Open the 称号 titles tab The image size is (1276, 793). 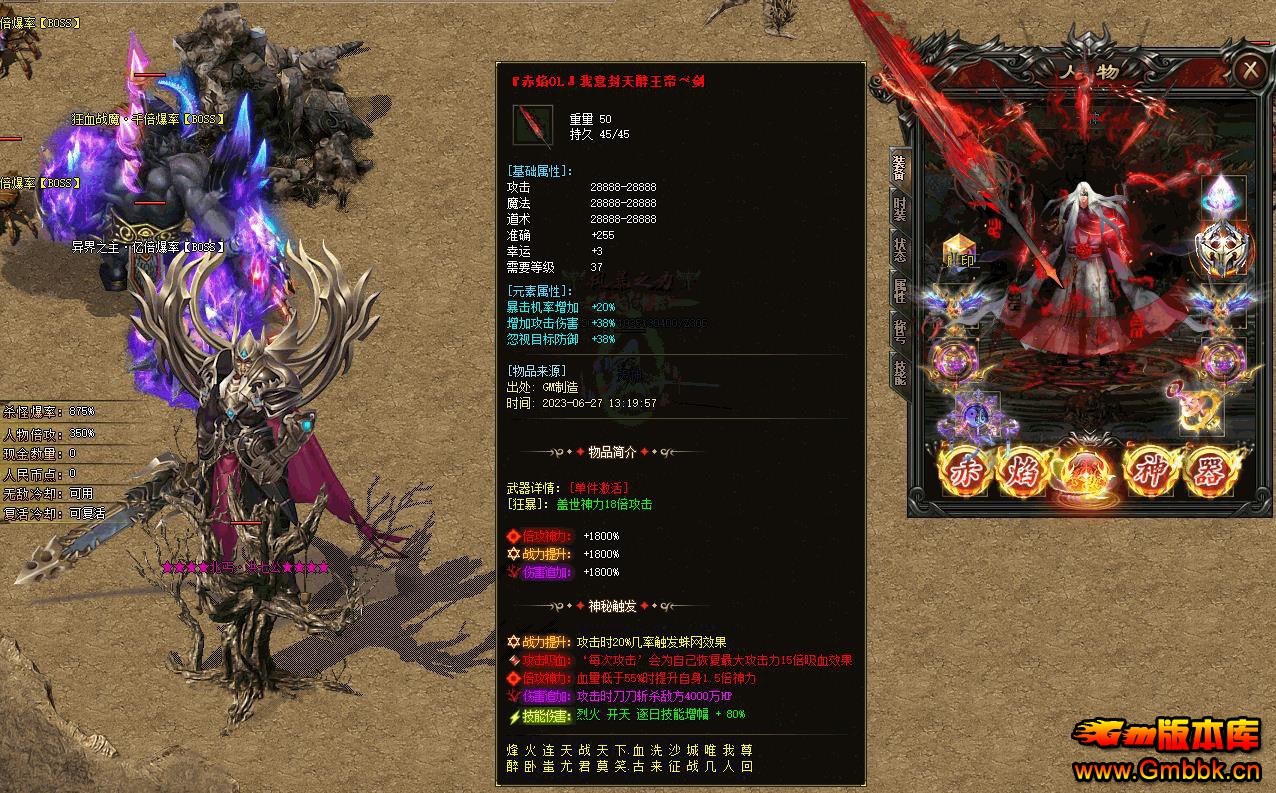[899, 331]
